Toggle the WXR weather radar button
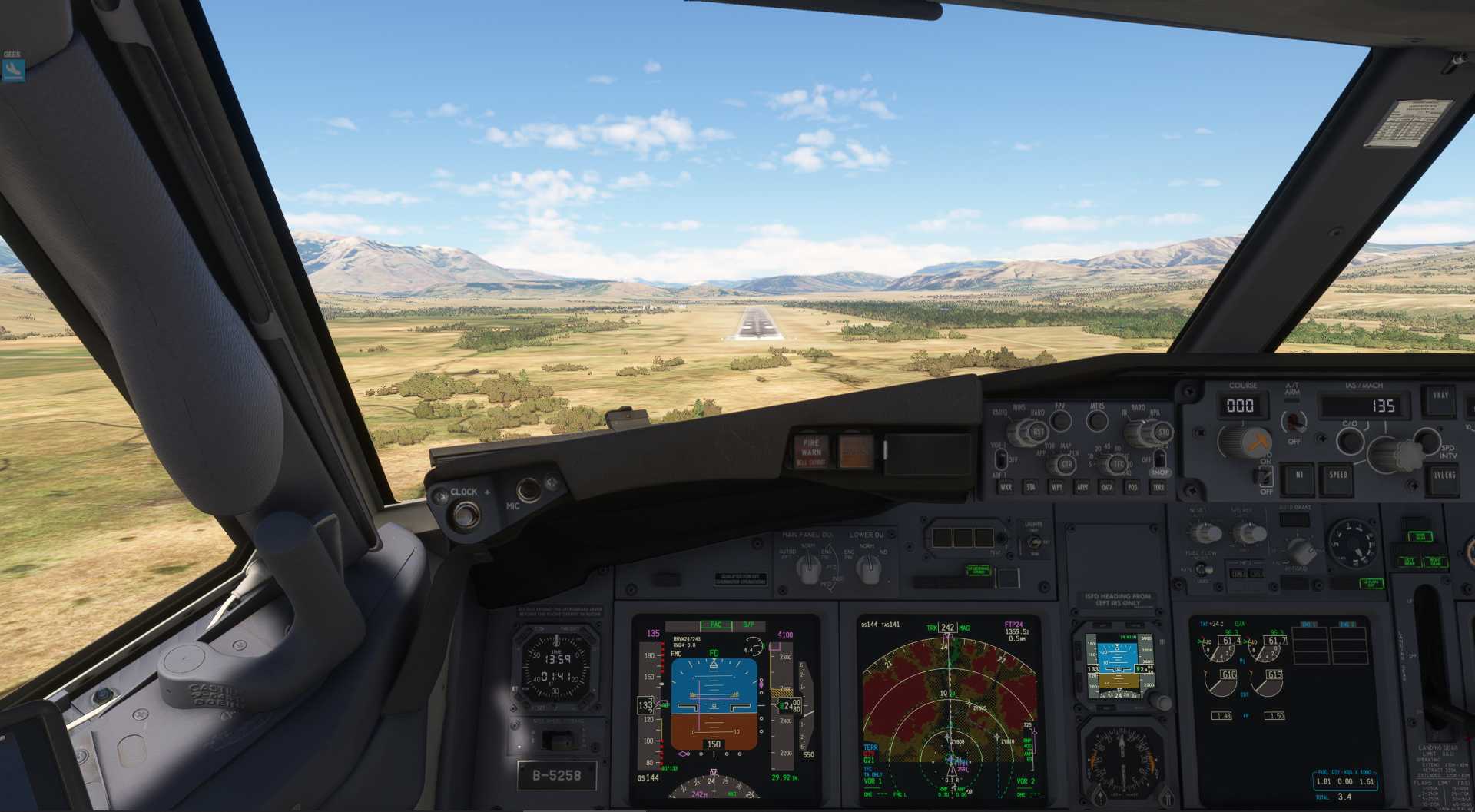 click(1006, 487)
